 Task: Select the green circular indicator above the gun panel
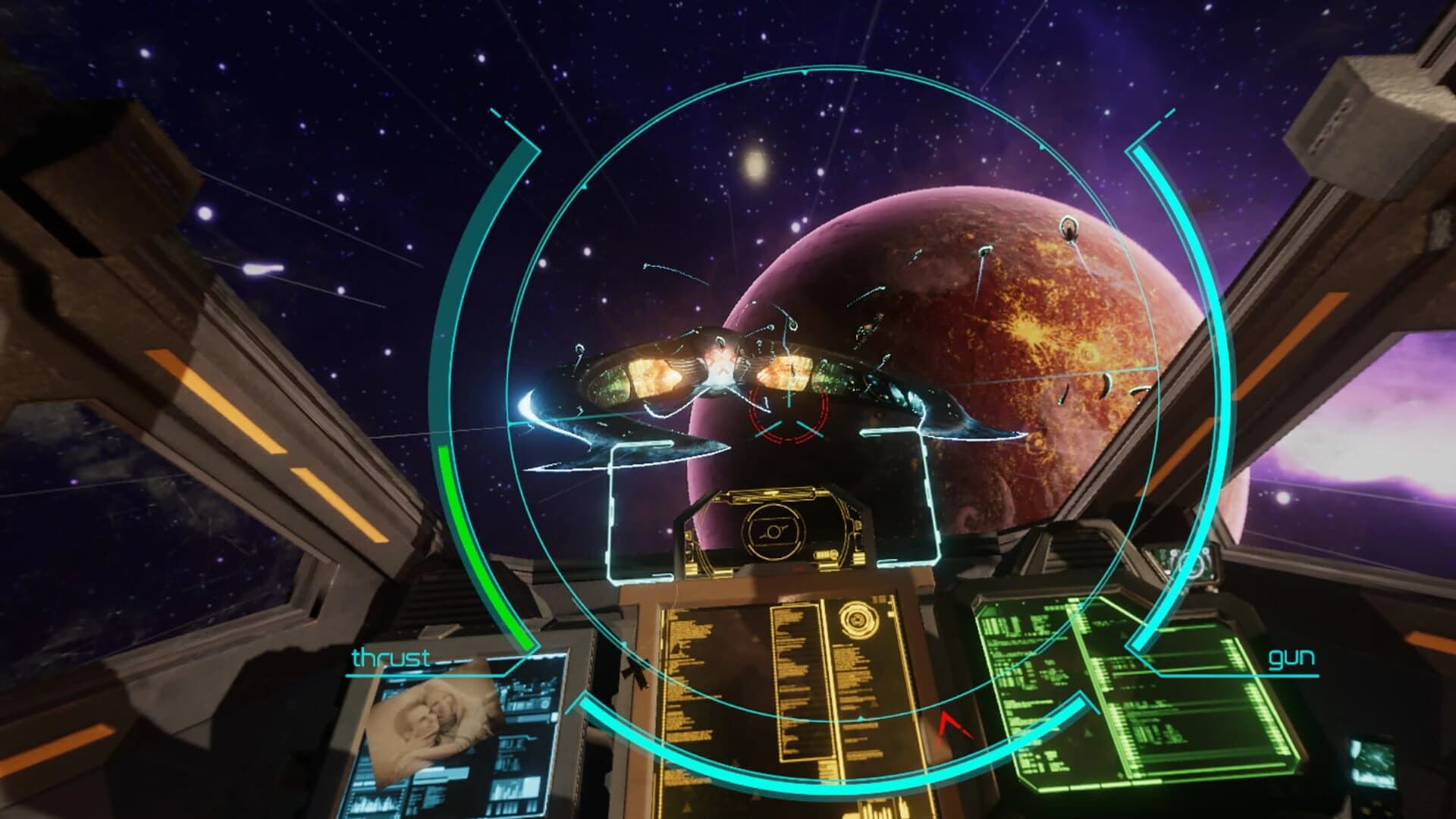[1191, 566]
